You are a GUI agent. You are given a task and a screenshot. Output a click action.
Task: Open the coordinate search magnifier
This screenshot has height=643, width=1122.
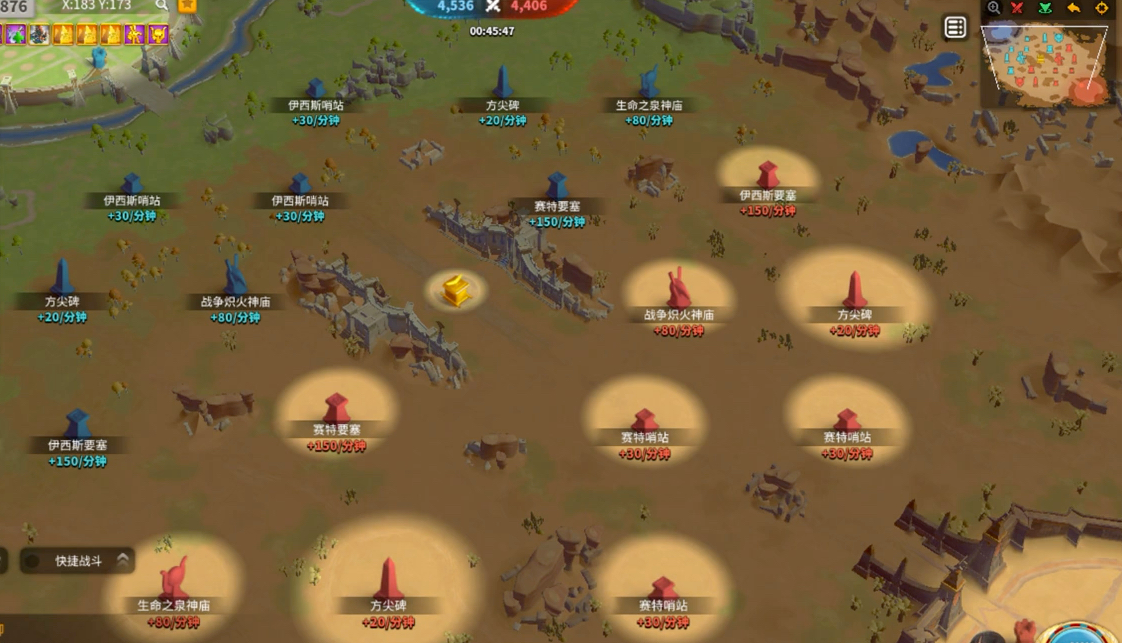[x=161, y=6]
